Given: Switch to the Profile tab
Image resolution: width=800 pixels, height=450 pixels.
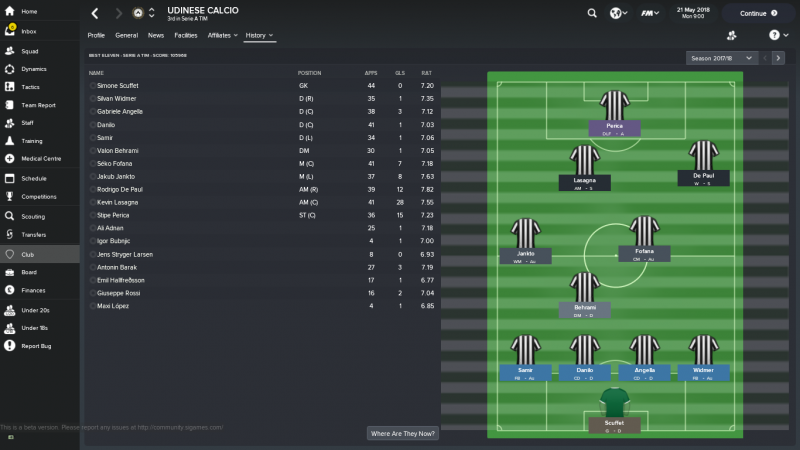Looking at the screenshot, I should [96, 35].
